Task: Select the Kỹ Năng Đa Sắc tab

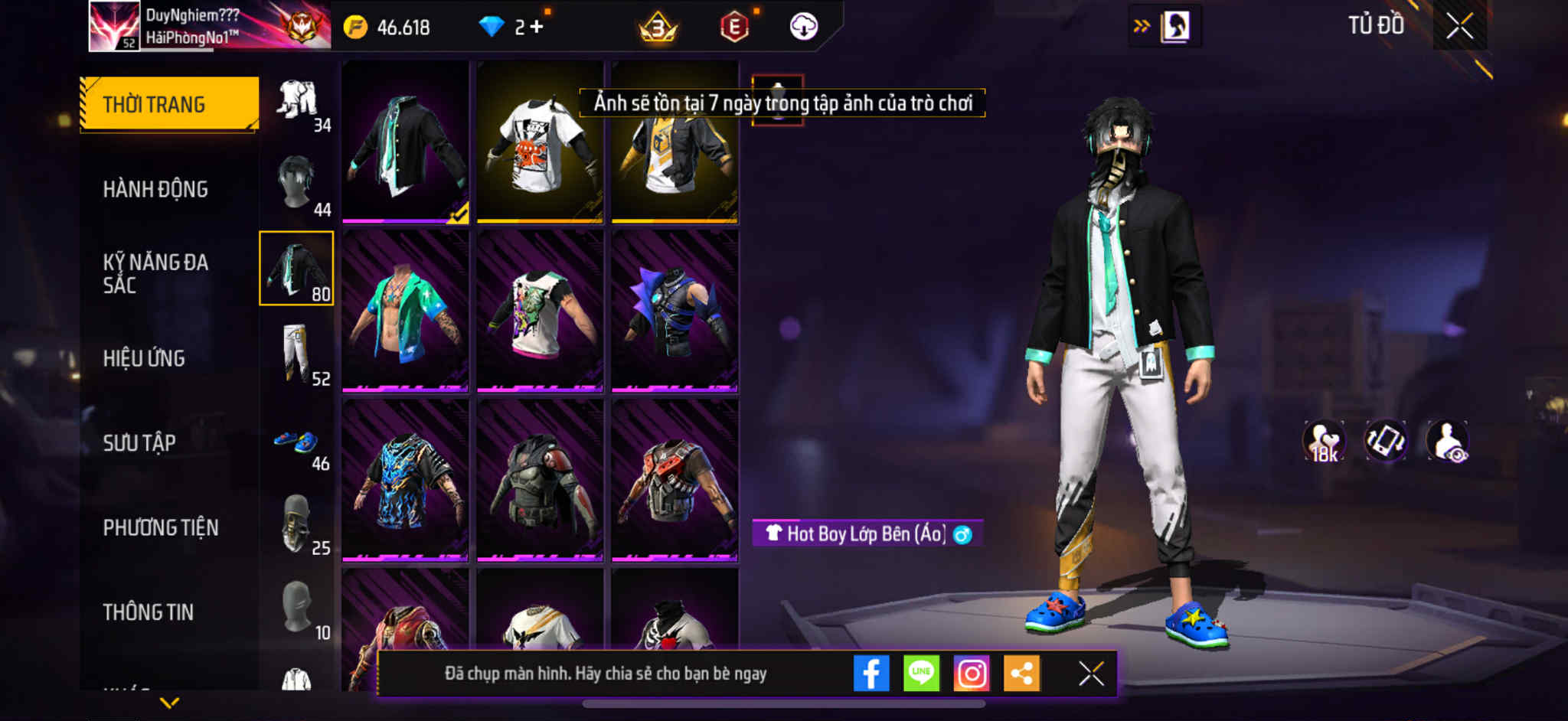Action: tap(155, 273)
